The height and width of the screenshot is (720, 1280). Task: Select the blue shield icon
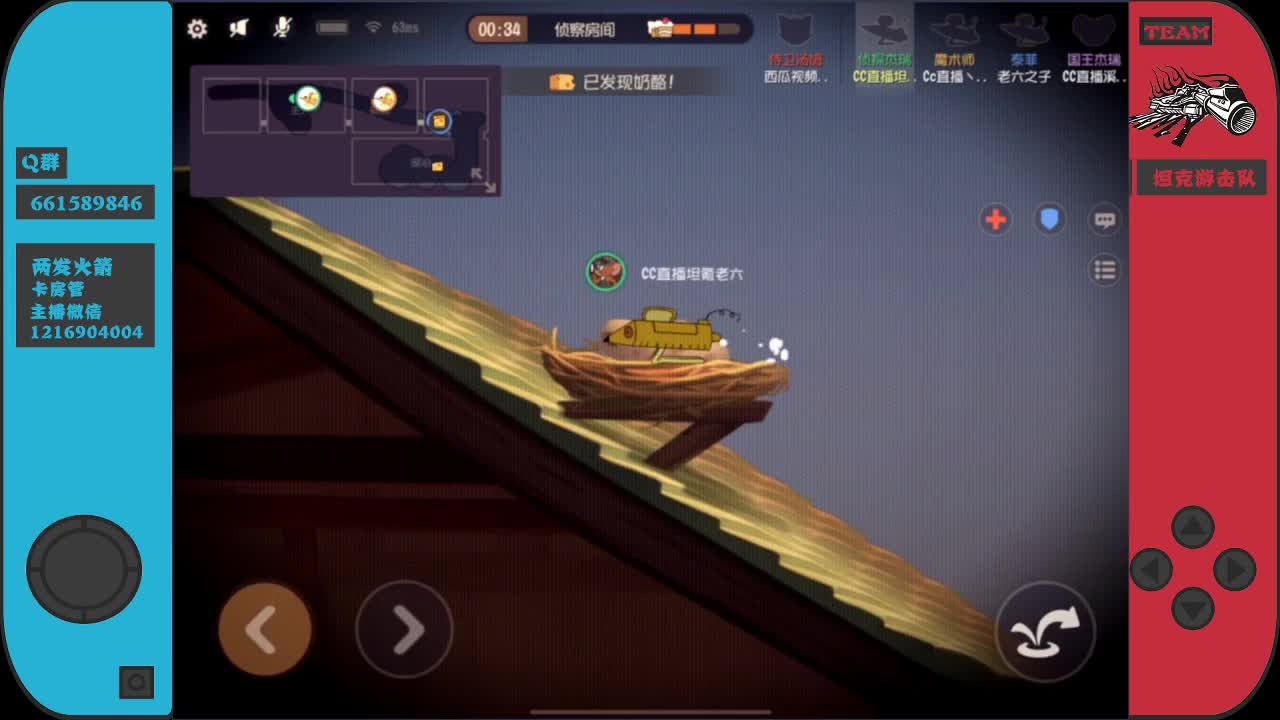point(1049,219)
